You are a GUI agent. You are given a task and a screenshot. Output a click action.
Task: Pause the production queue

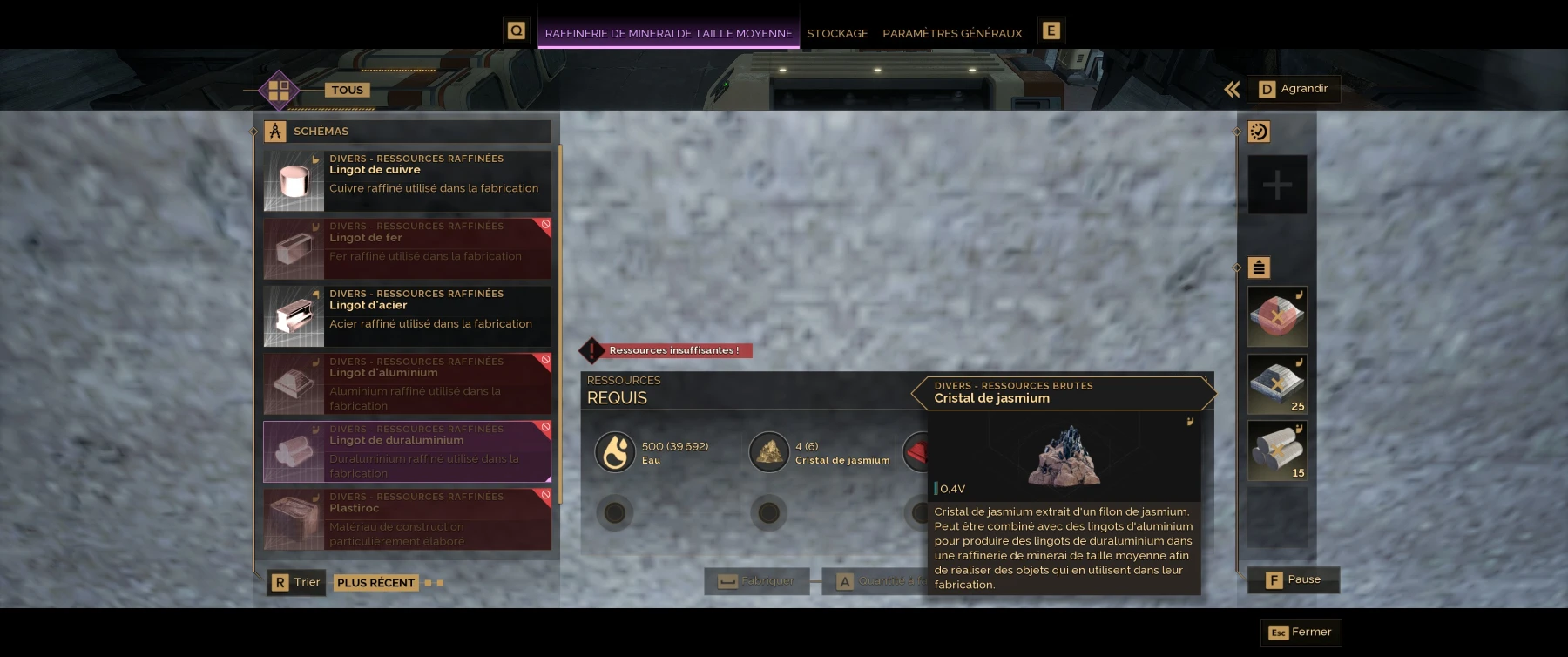point(1294,579)
